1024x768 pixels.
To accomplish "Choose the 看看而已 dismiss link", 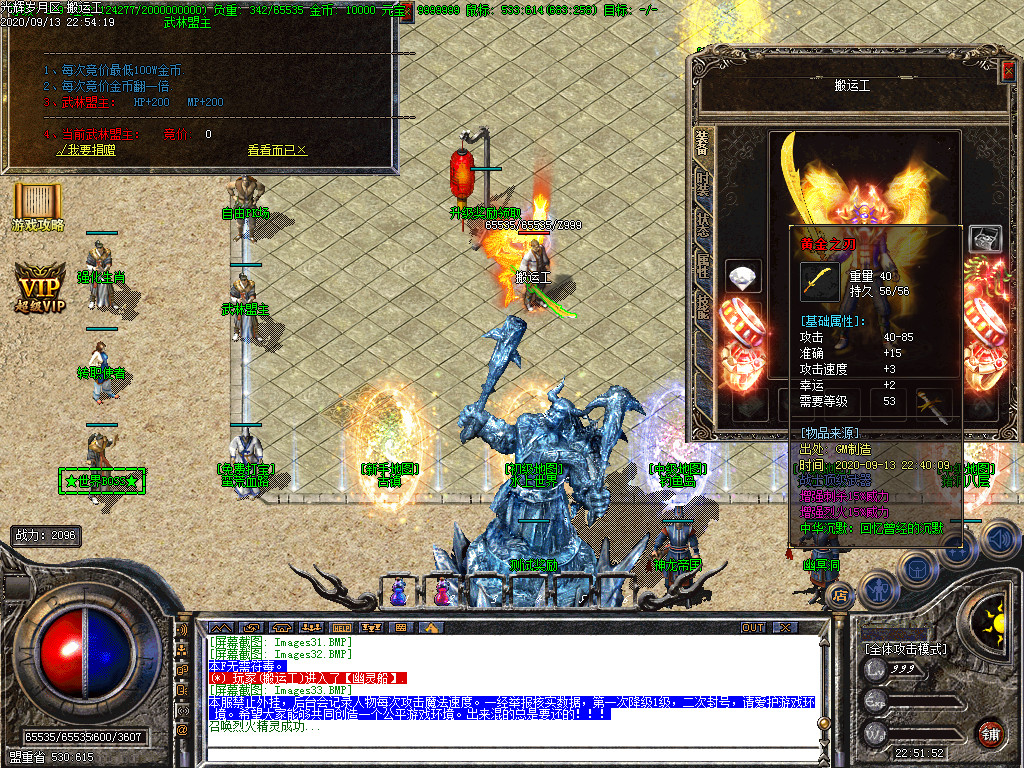I will [x=277, y=150].
